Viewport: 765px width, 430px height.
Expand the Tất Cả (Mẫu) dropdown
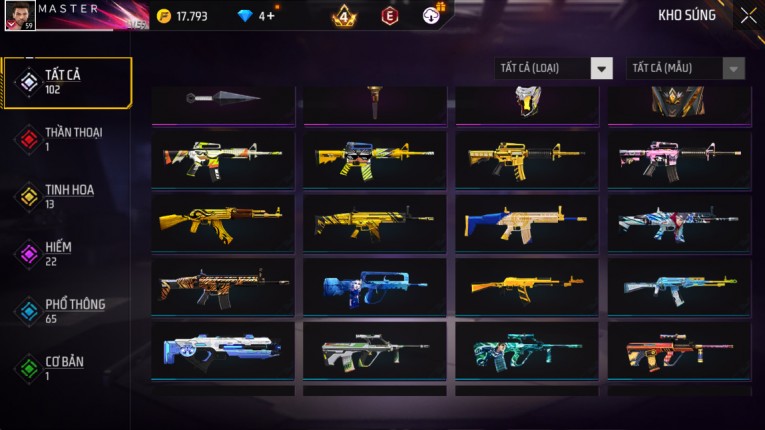(686, 68)
